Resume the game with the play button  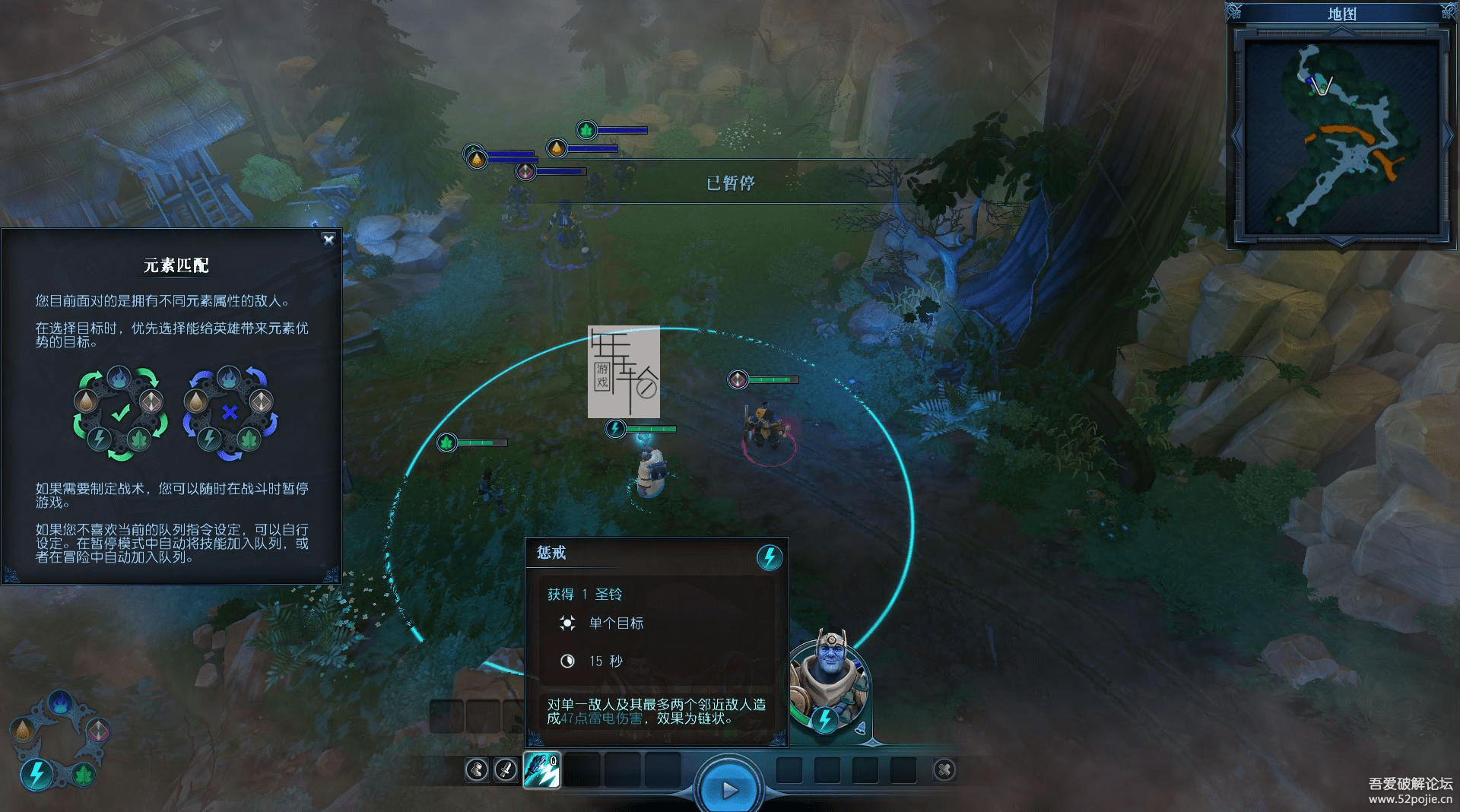click(728, 790)
